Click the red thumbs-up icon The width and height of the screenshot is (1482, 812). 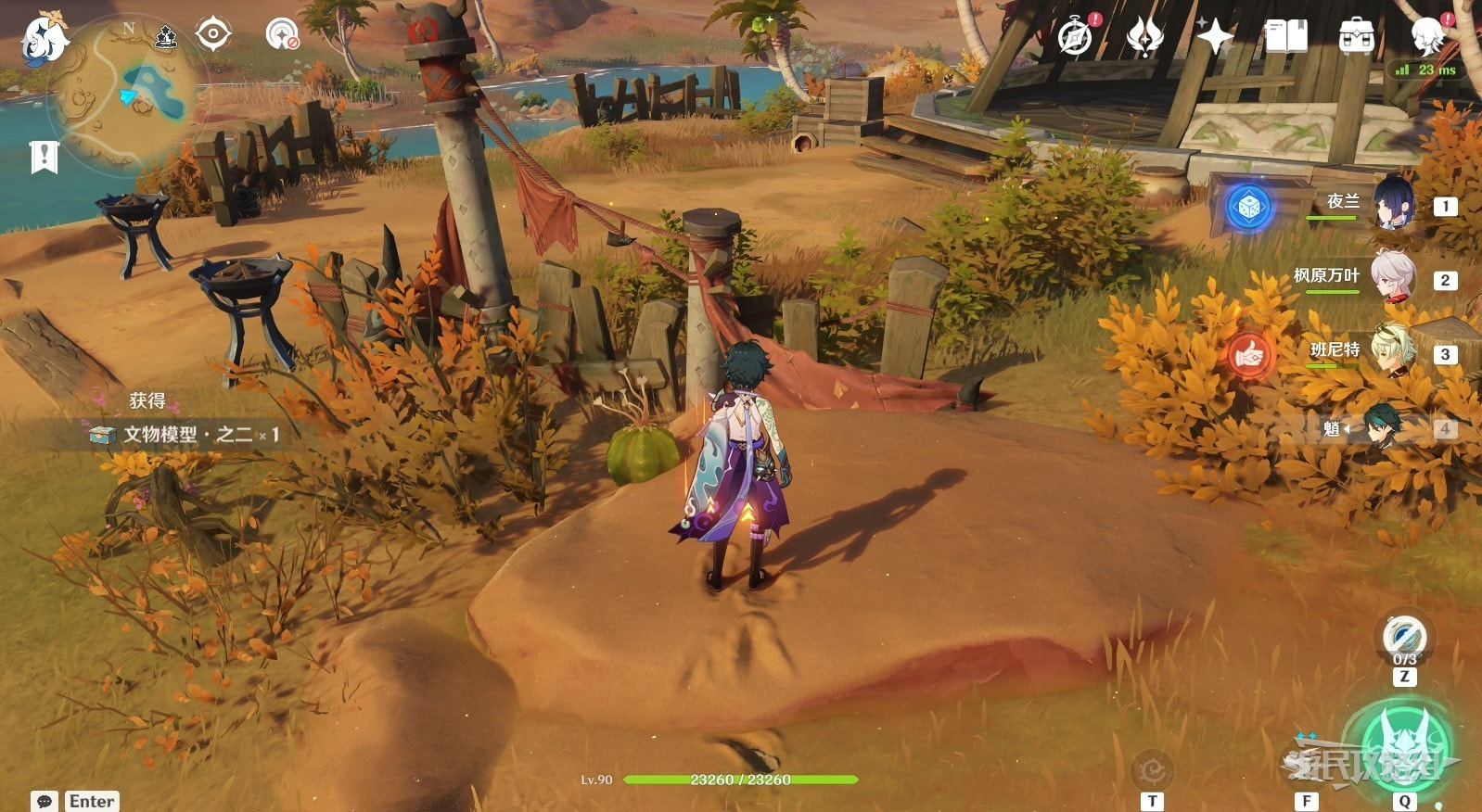click(x=1248, y=354)
